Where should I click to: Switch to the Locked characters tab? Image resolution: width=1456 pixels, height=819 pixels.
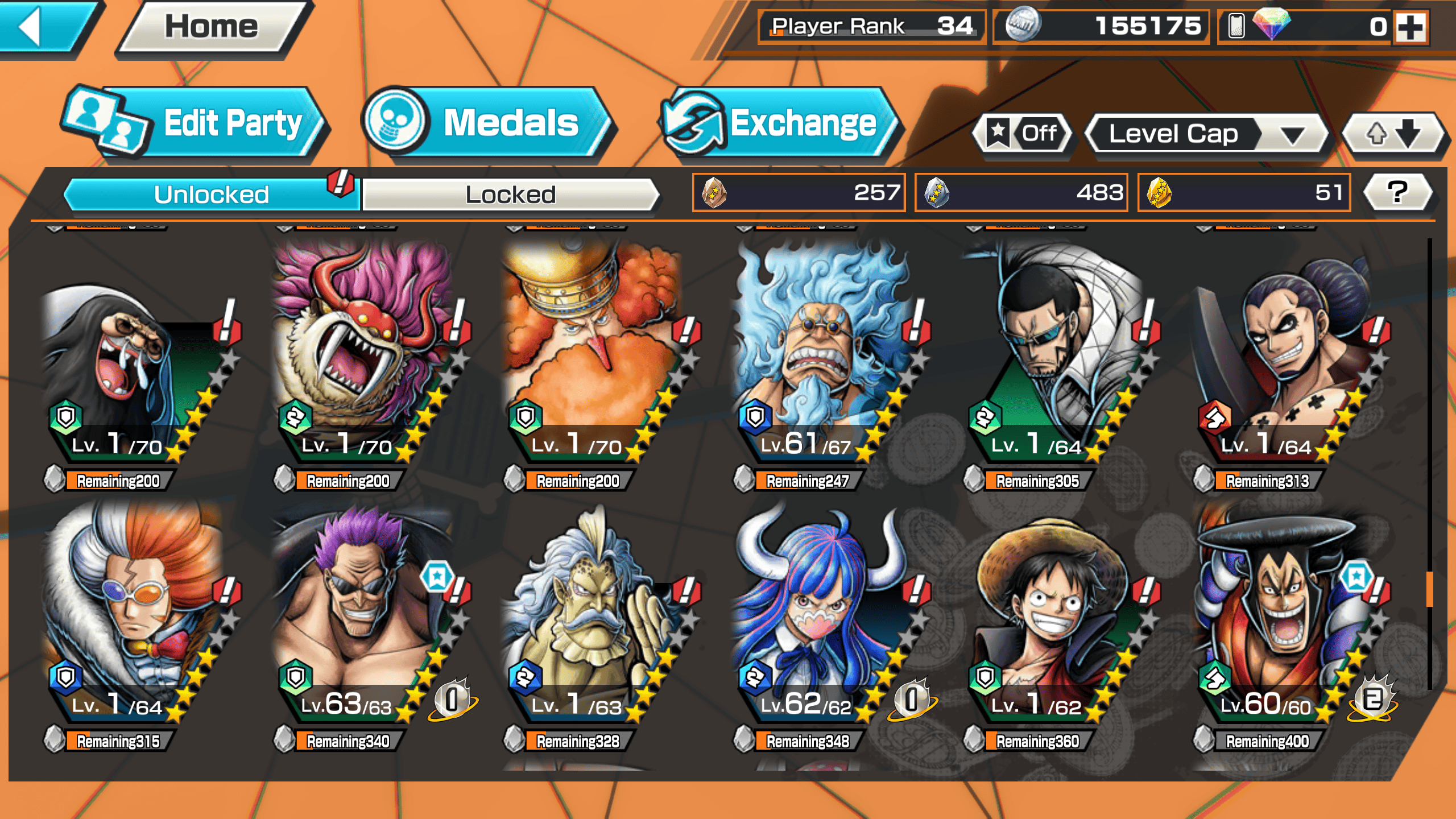[x=510, y=195]
